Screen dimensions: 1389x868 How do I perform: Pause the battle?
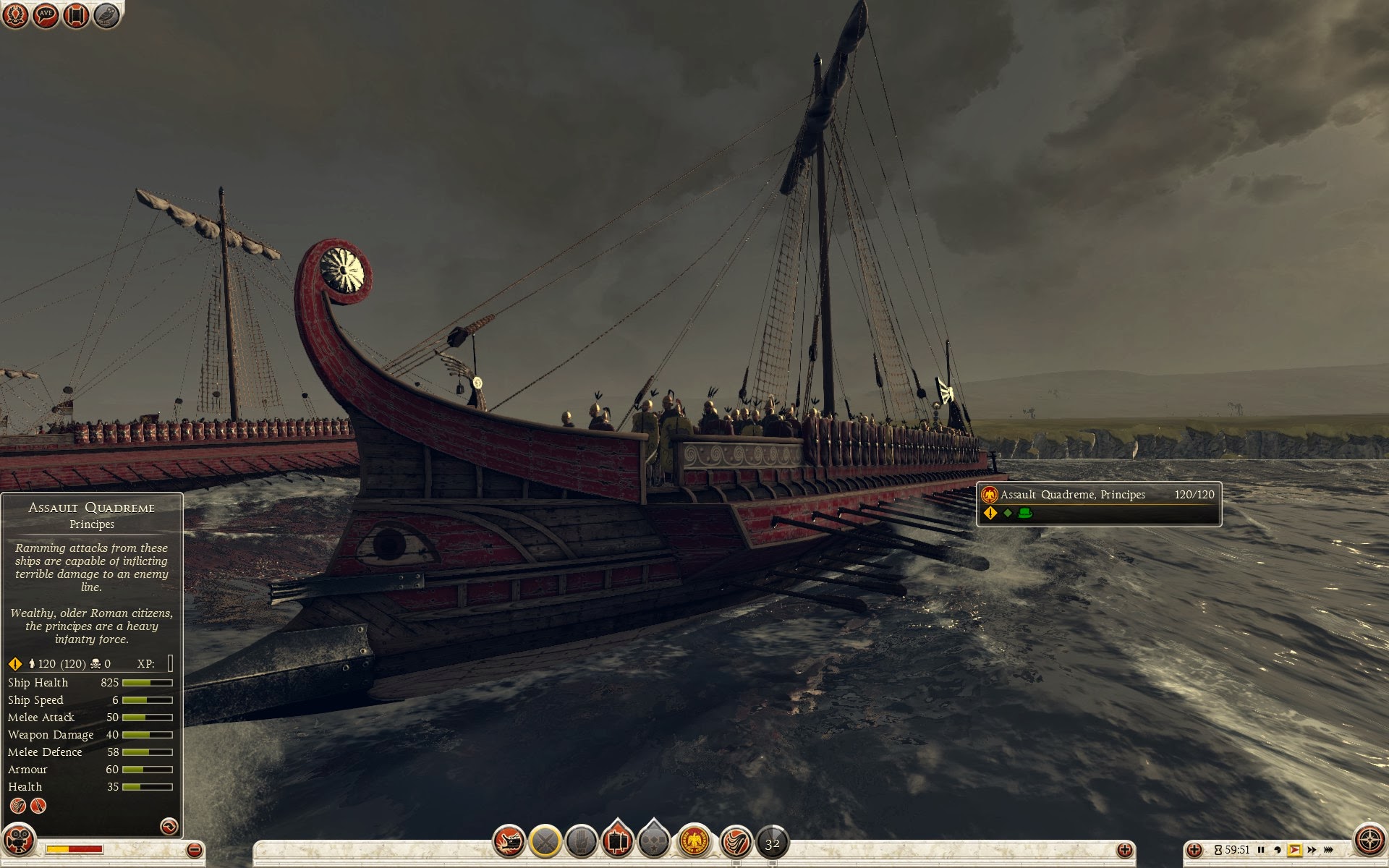[1261, 850]
